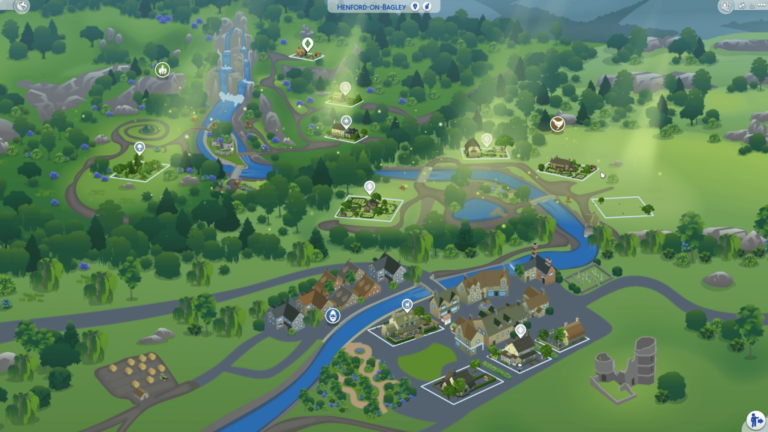Click the blue round icon beside the village river
This screenshot has height=432, width=768.
pos(333,315)
